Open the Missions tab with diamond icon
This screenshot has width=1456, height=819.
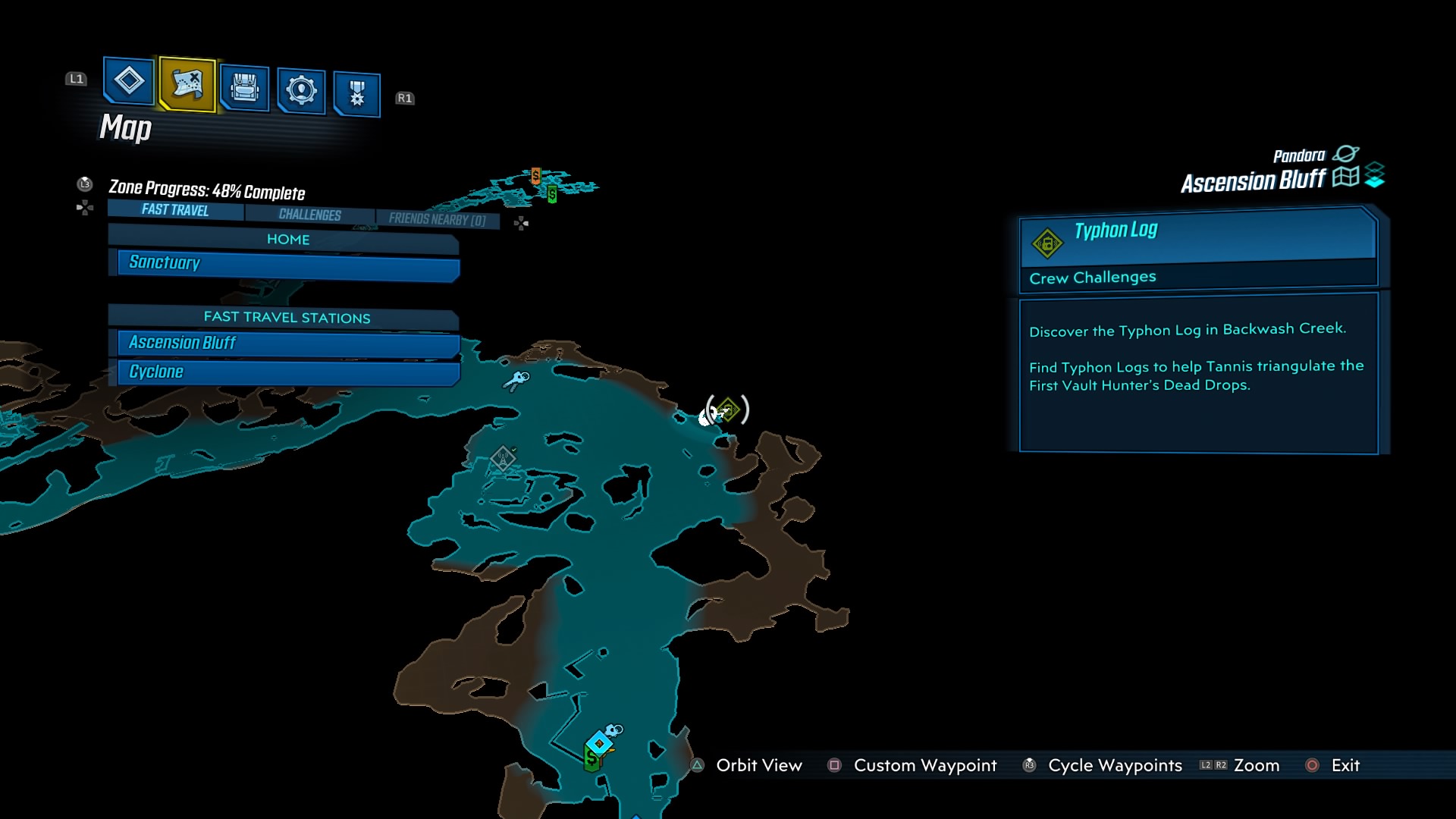click(129, 80)
